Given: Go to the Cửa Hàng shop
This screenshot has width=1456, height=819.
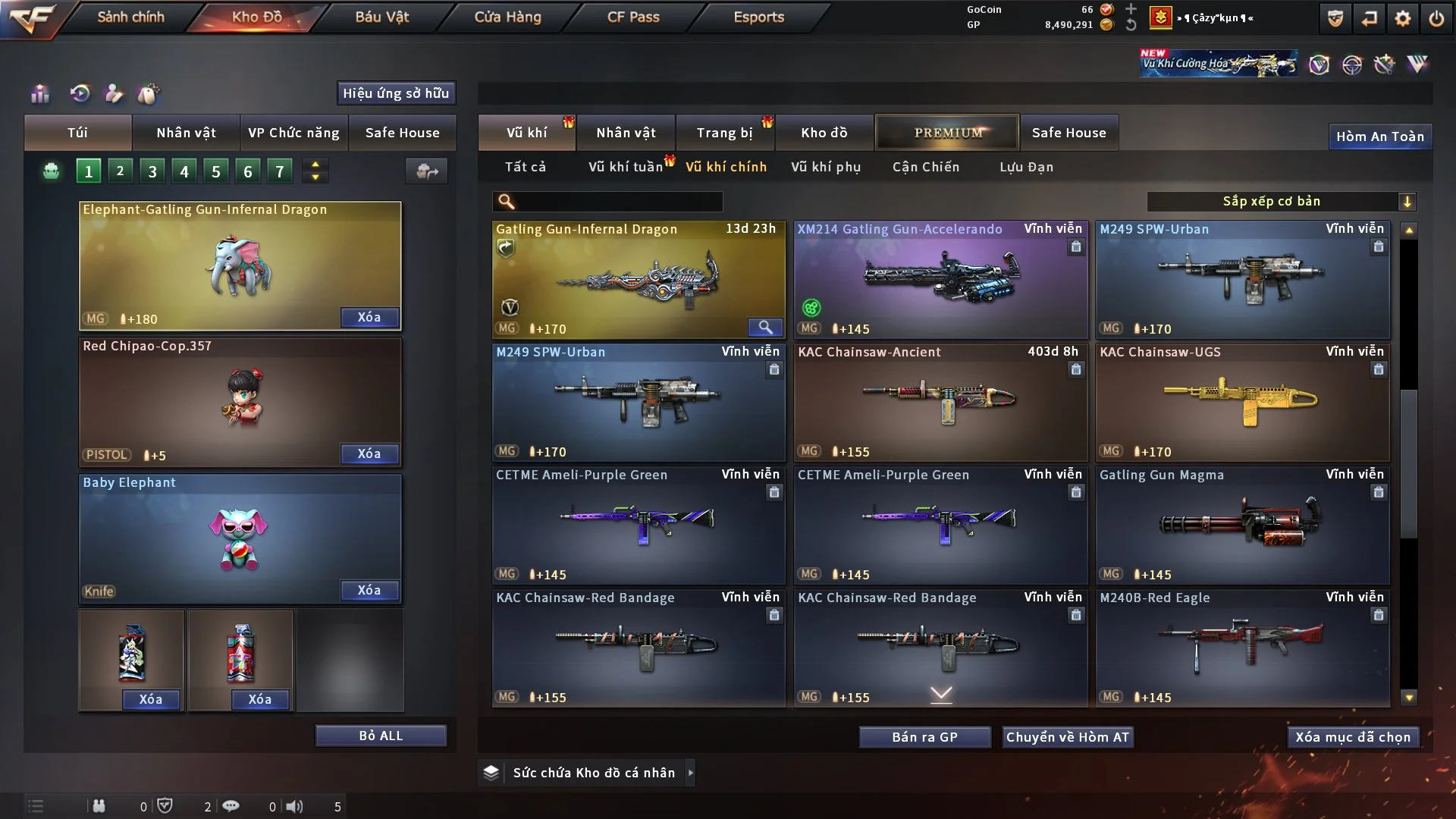Looking at the screenshot, I should 507,17.
